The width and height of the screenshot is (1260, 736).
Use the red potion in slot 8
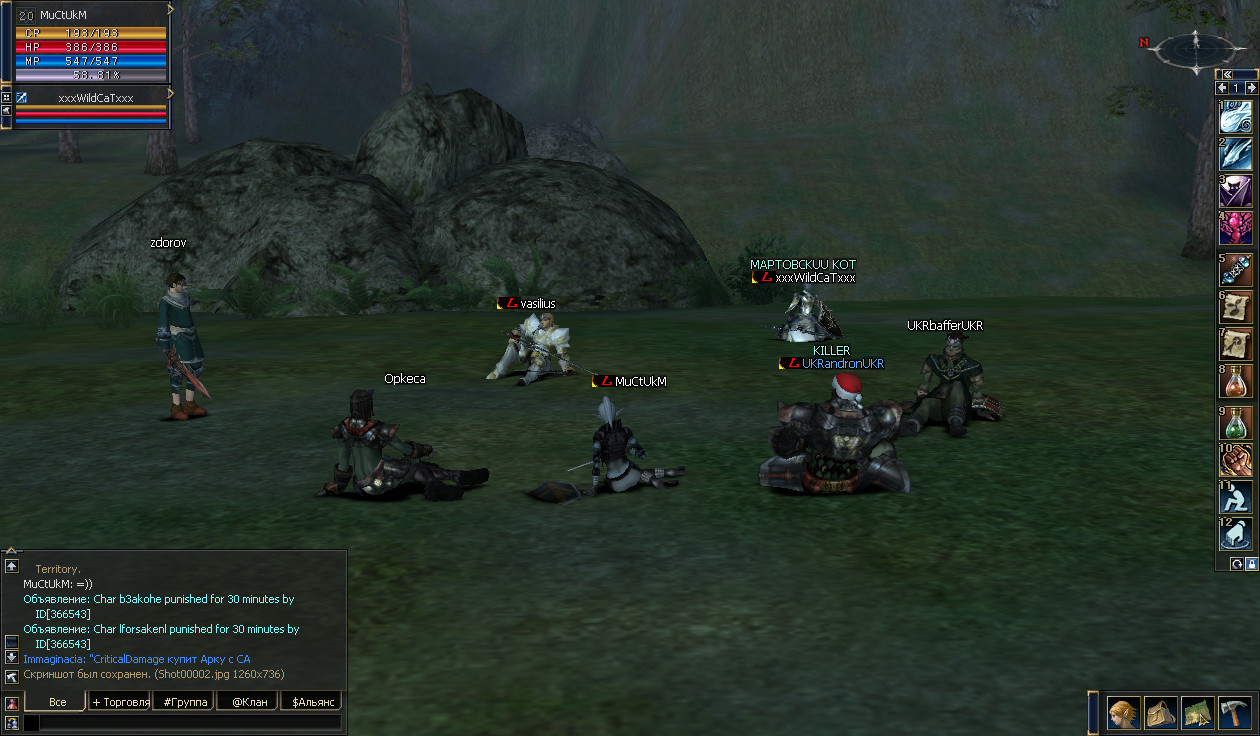1235,381
